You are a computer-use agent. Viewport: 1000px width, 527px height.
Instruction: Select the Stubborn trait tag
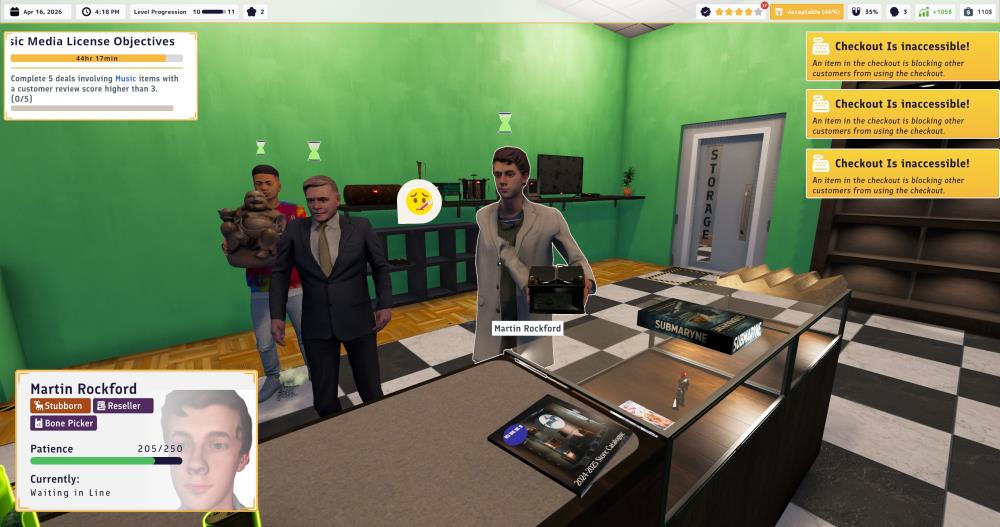(x=60, y=406)
